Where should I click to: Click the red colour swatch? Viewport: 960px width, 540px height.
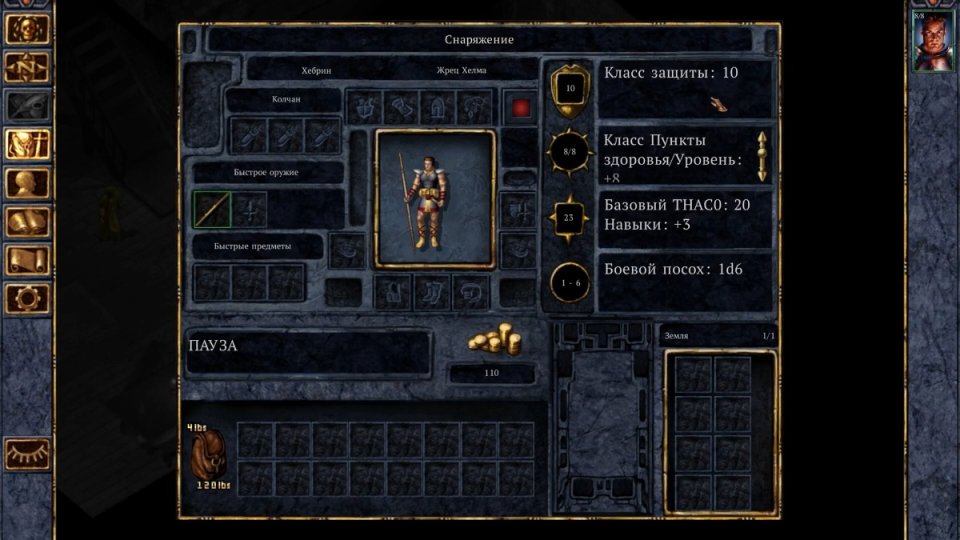pos(520,107)
